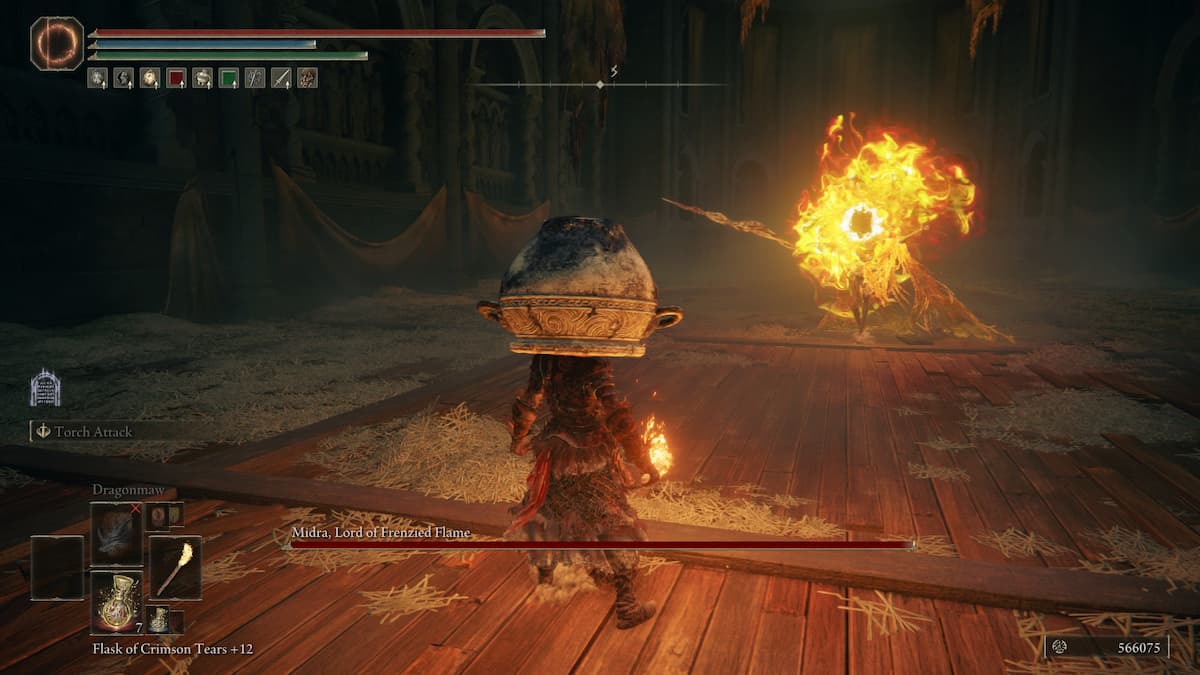Click the solid red square buff icon
The height and width of the screenshot is (675, 1200).
coord(176,78)
